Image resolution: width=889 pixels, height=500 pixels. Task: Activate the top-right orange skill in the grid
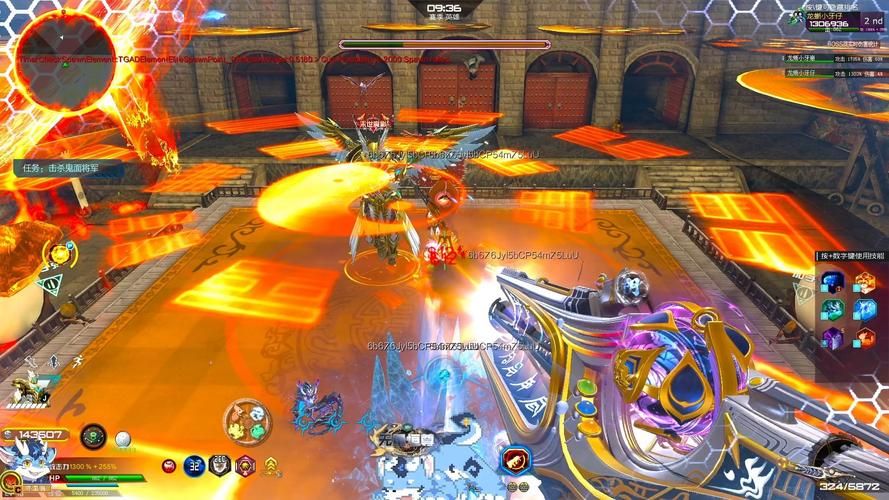click(x=864, y=282)
